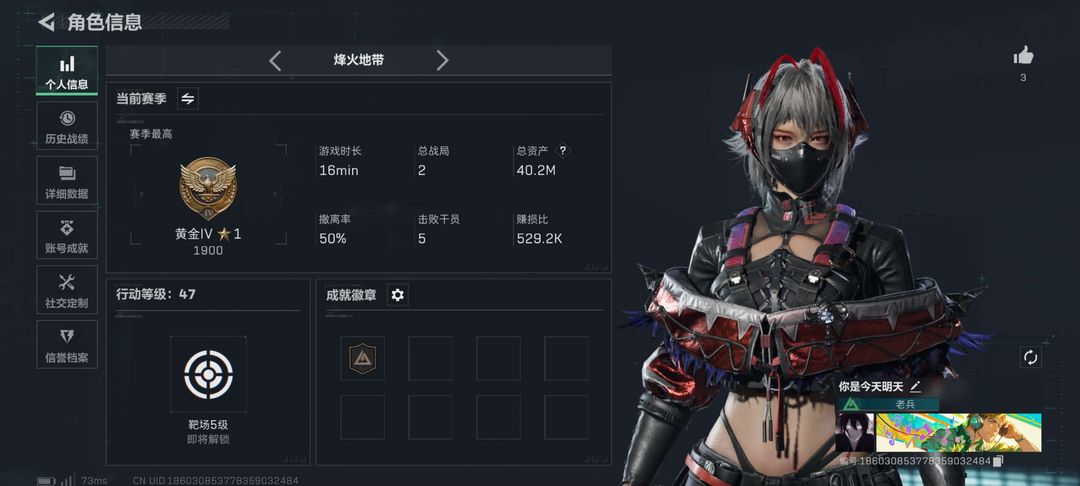Open the 社交定制 tab

point(67,290)
